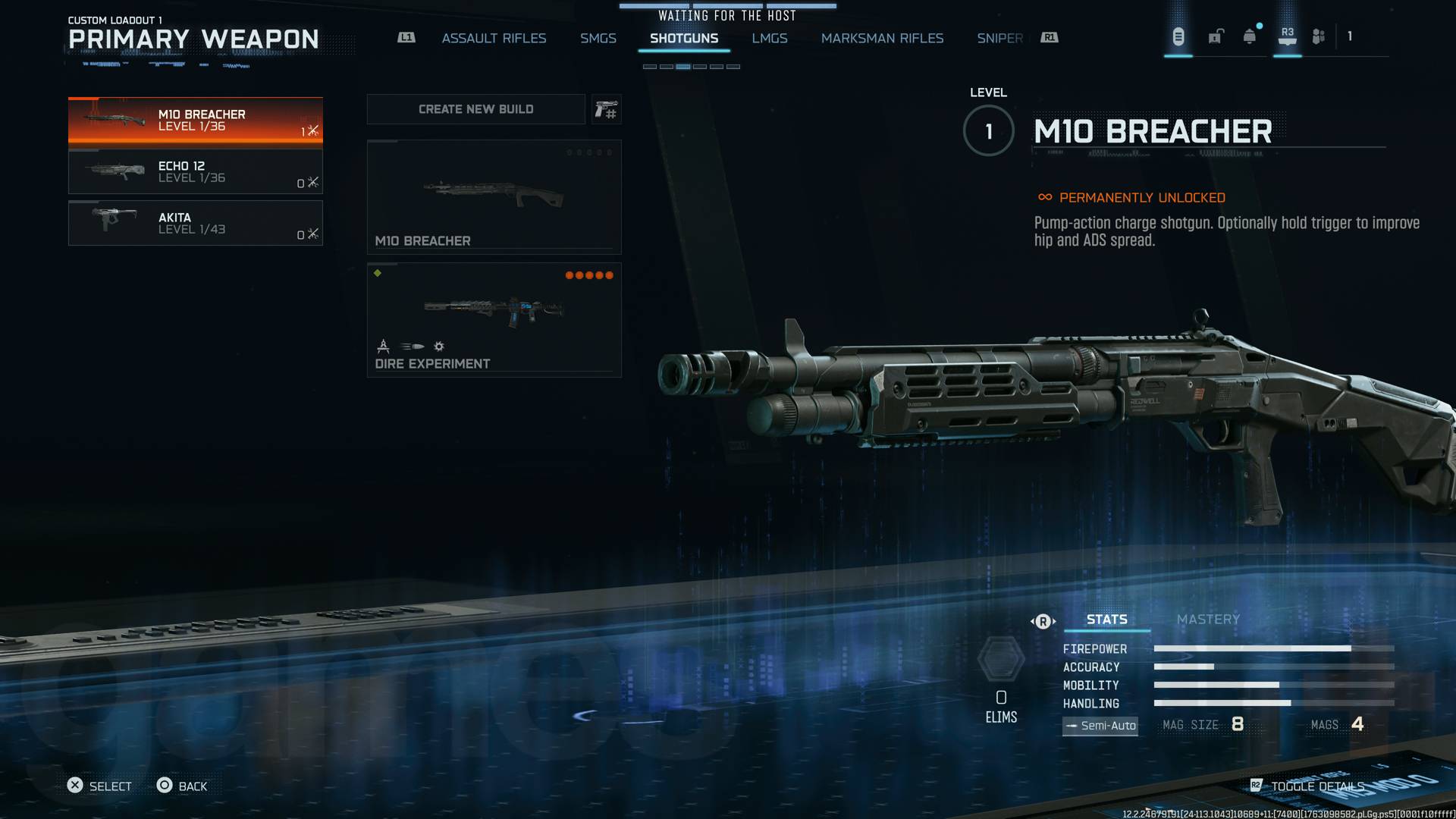Click the R3 controller button indicator
The image size is (1456, 819).
(1287, 35)
